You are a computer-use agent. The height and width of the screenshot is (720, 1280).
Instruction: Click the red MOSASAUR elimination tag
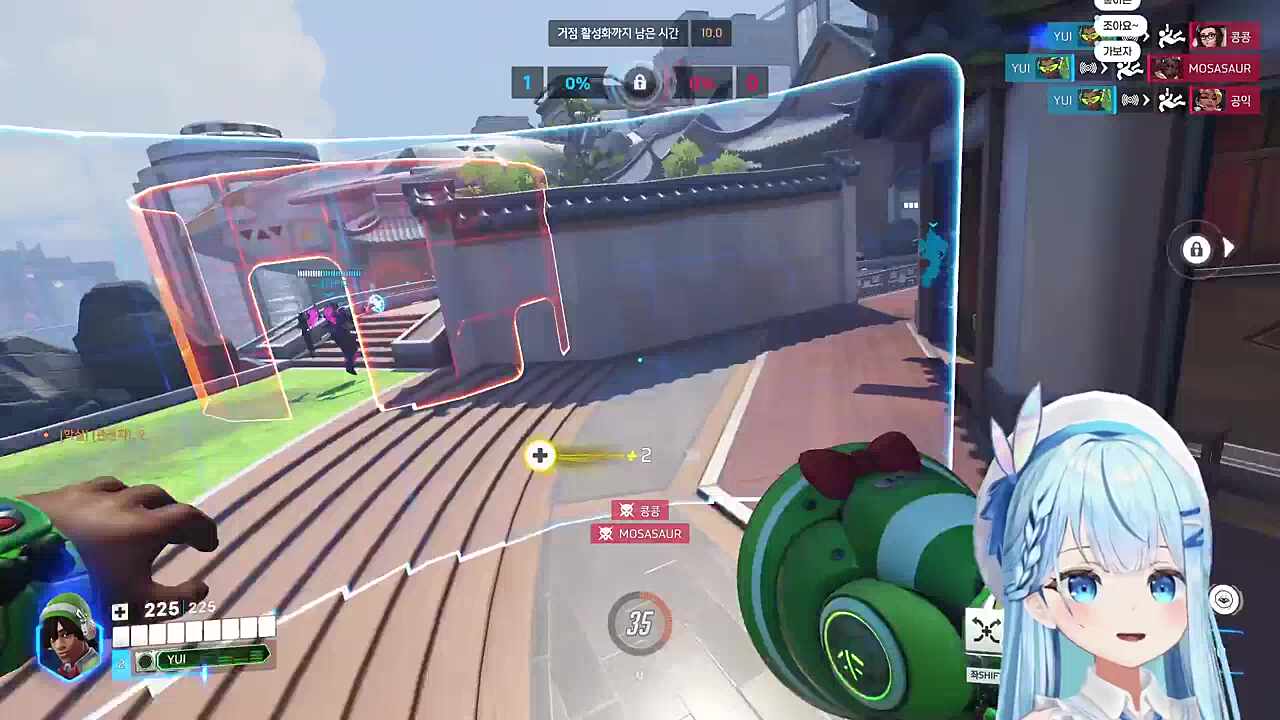639,534
